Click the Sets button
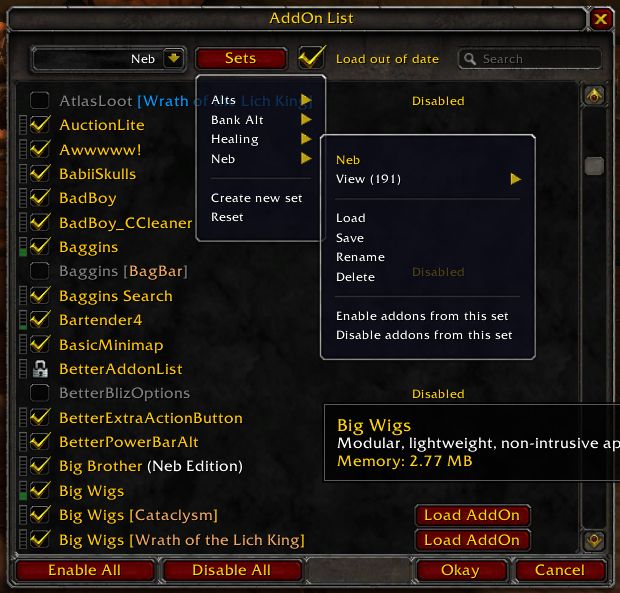The width and height of the screenshot is (620, 593). [240, 59]
